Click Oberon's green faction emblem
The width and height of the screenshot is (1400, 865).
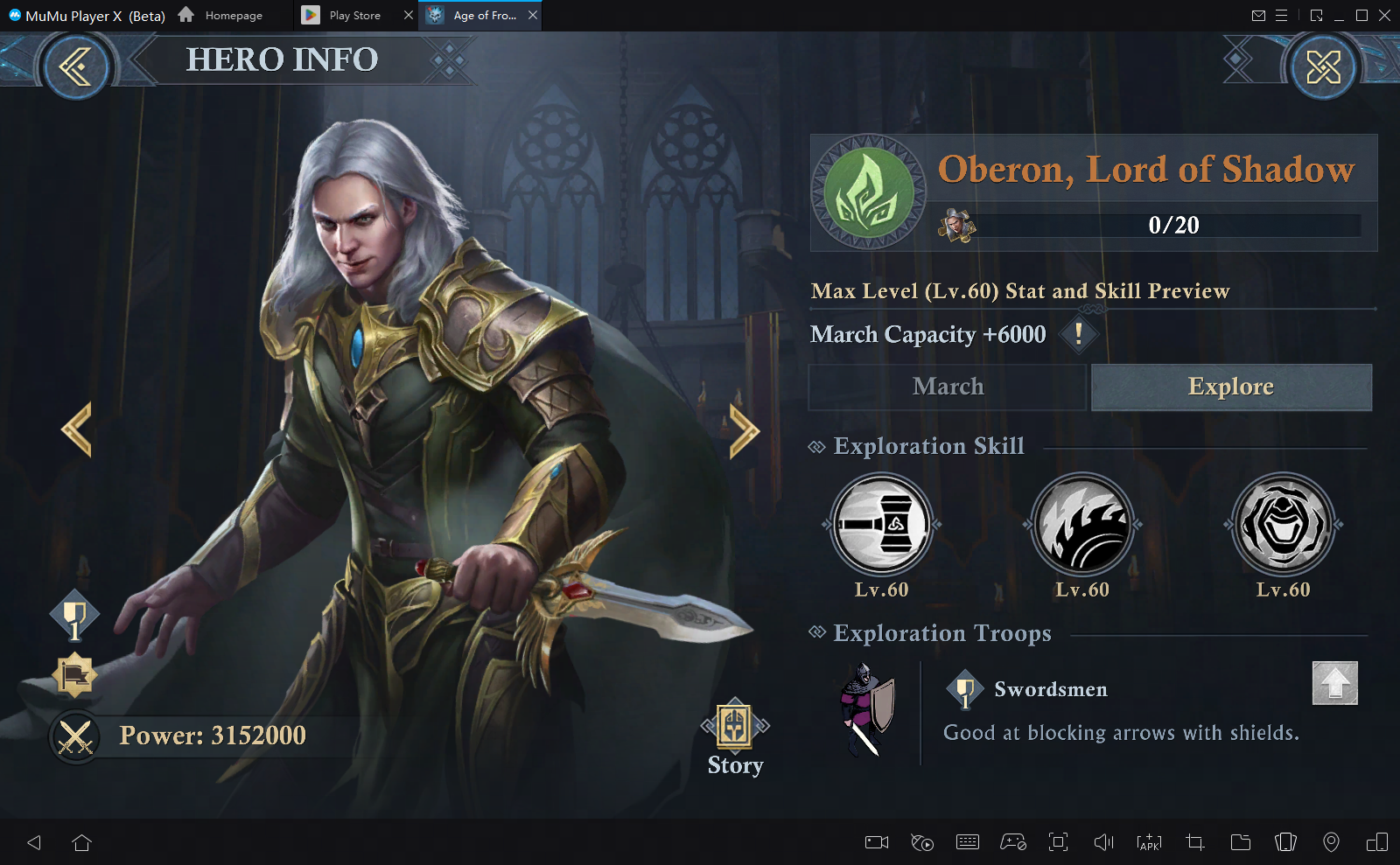click(869, 192)
